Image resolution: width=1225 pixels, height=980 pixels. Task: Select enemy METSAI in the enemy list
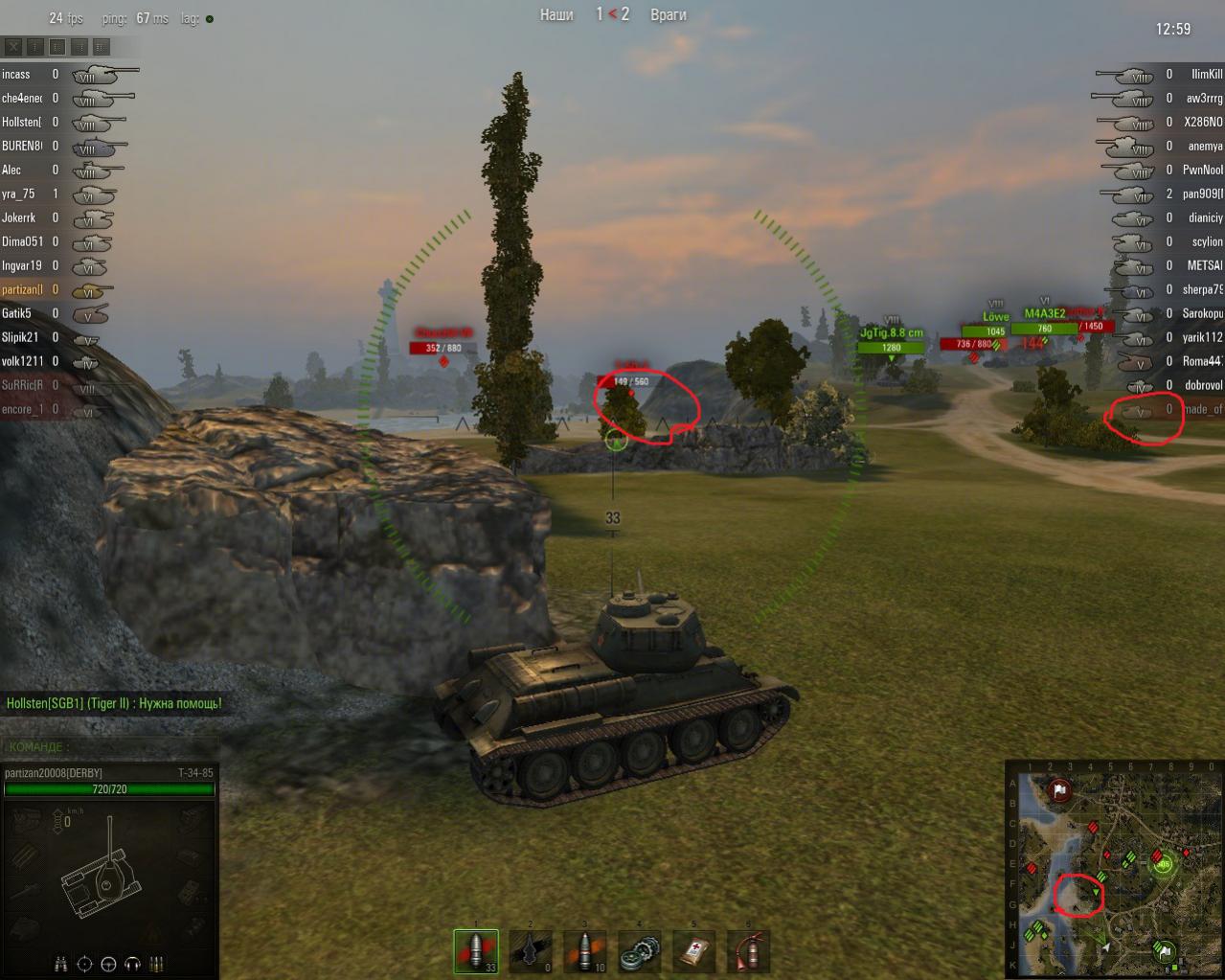coord(1205,265)
